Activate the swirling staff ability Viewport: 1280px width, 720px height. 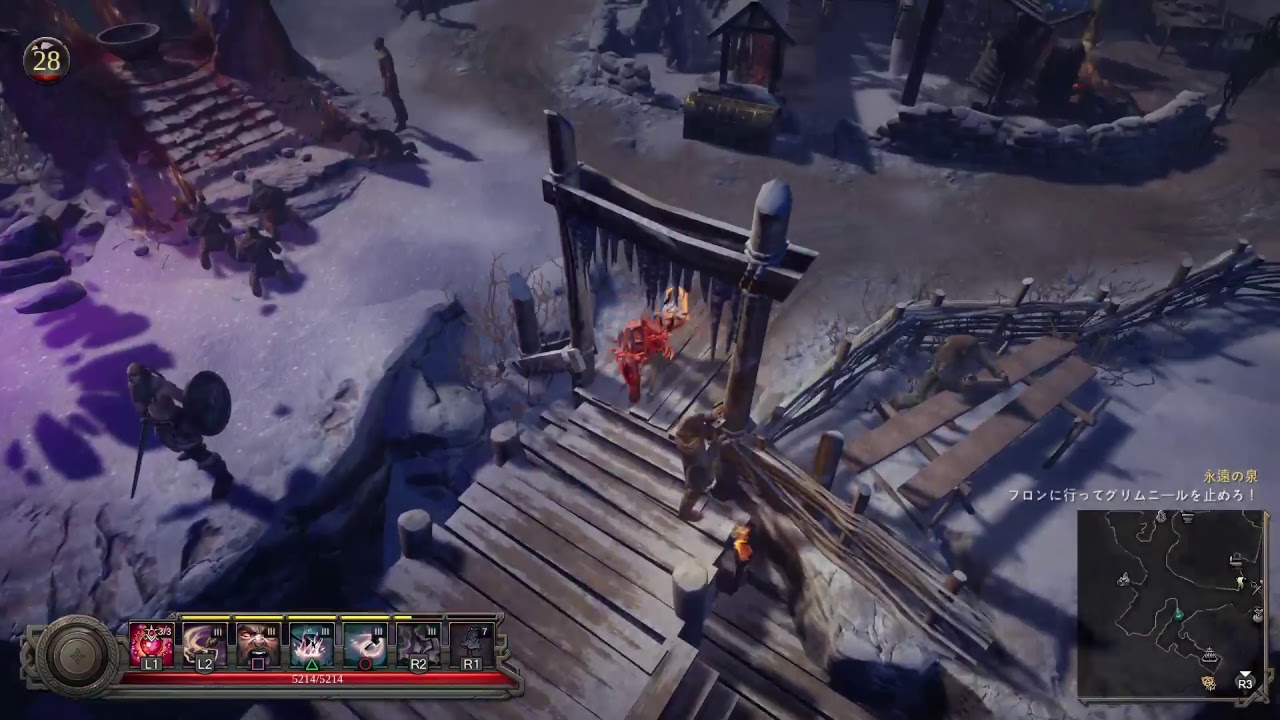click(x=204, y=643)
